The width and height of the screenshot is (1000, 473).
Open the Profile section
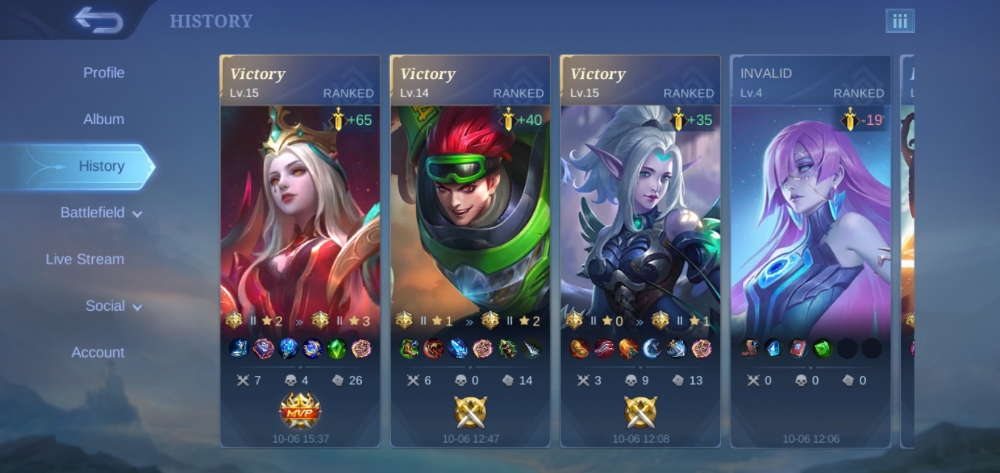click(x=104, y=73)
